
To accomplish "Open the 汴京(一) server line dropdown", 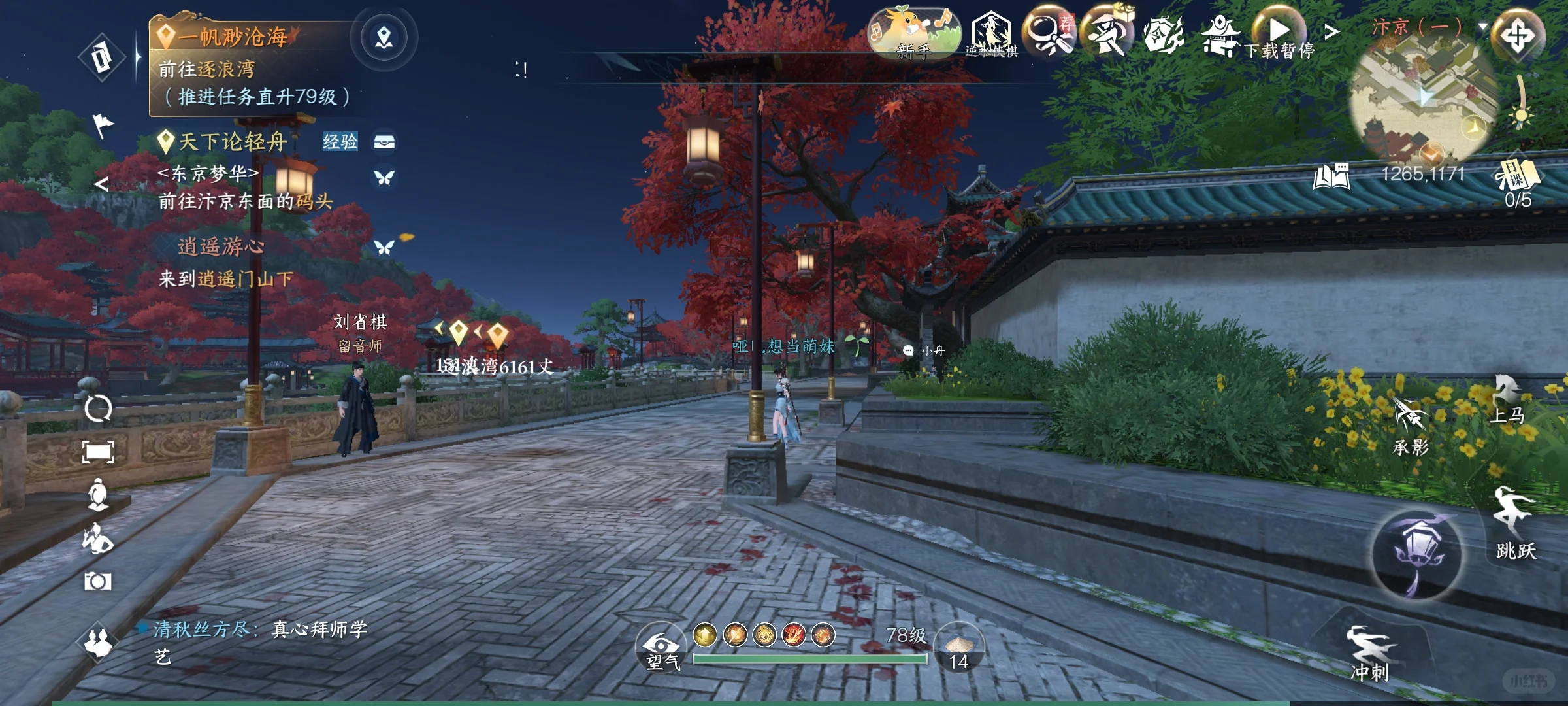I will point(1483,27).
